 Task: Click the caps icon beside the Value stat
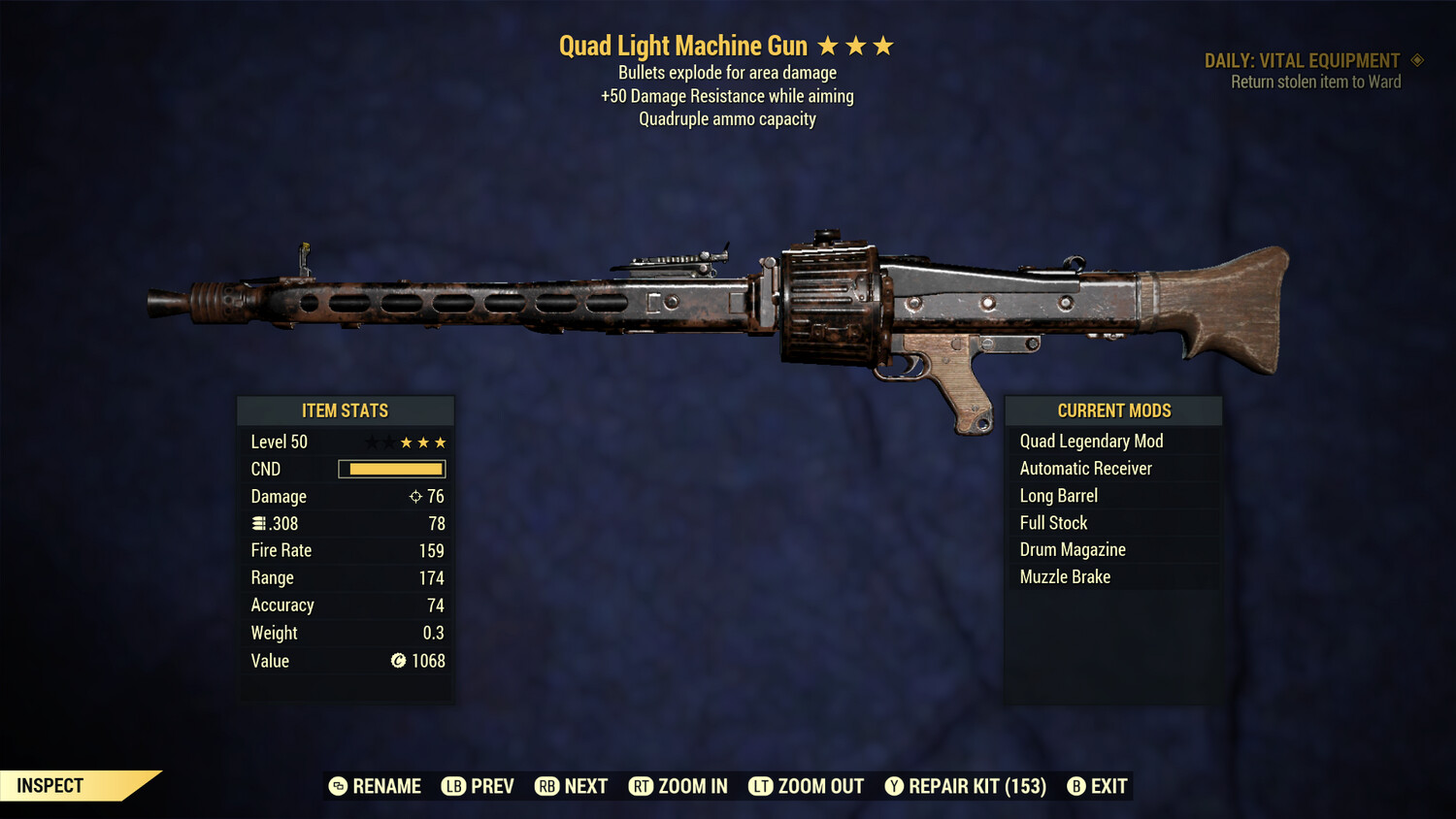tap(398, 661)
